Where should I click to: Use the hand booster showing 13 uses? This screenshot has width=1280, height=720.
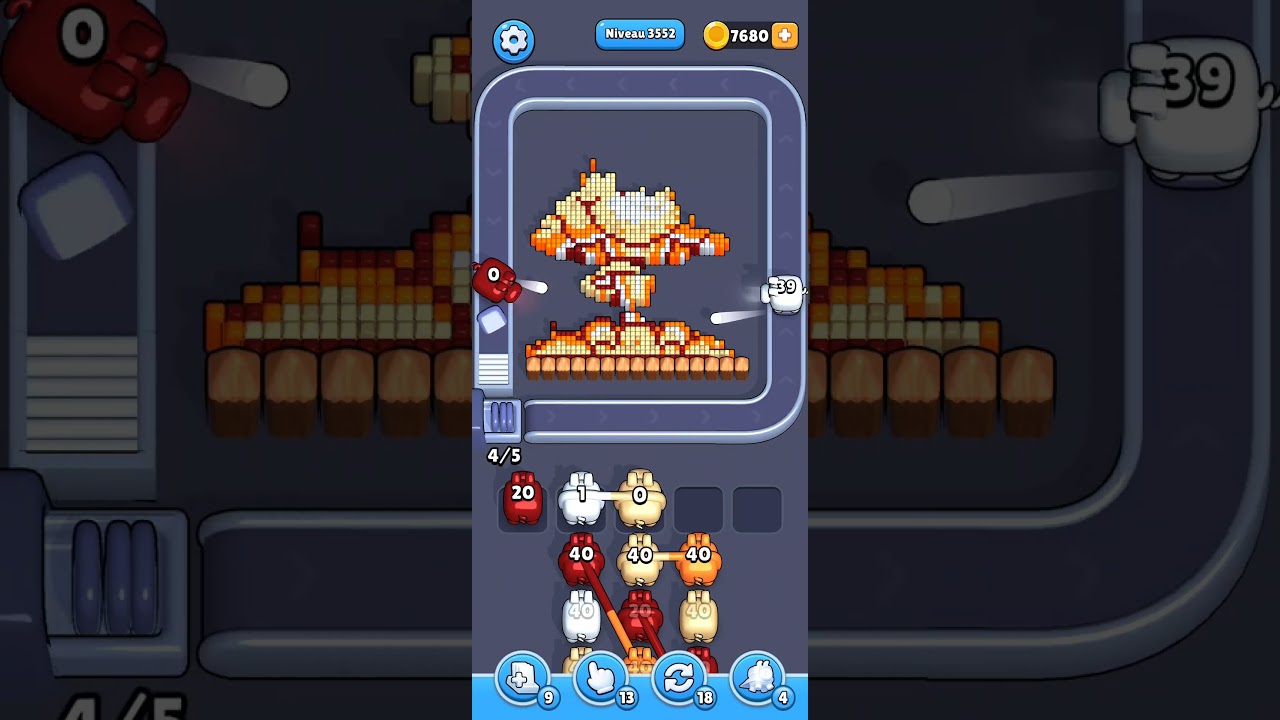pyautogui.click(x=600, y=679)
